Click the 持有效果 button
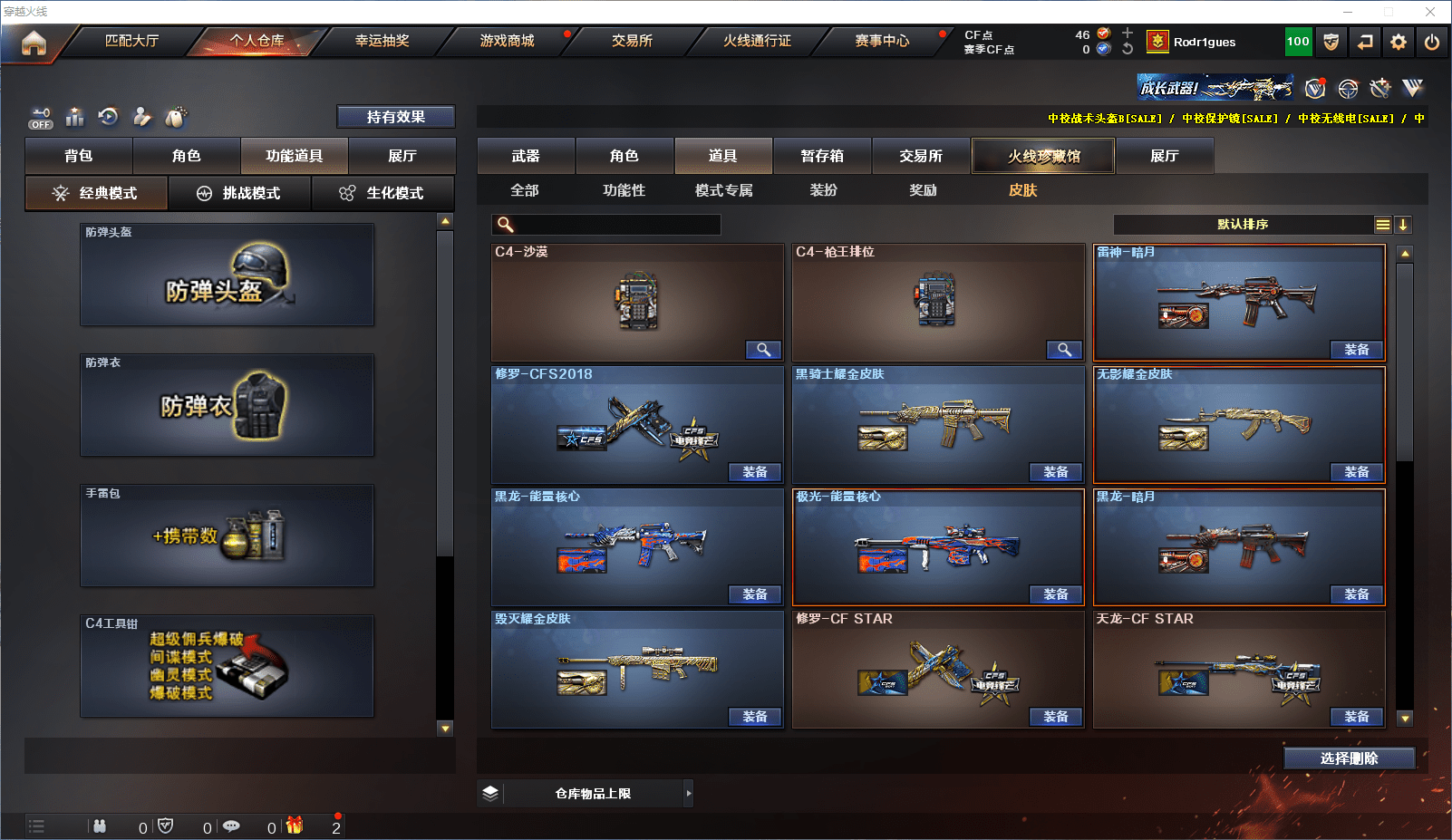The image size is (1452, 840). [396, 117]
